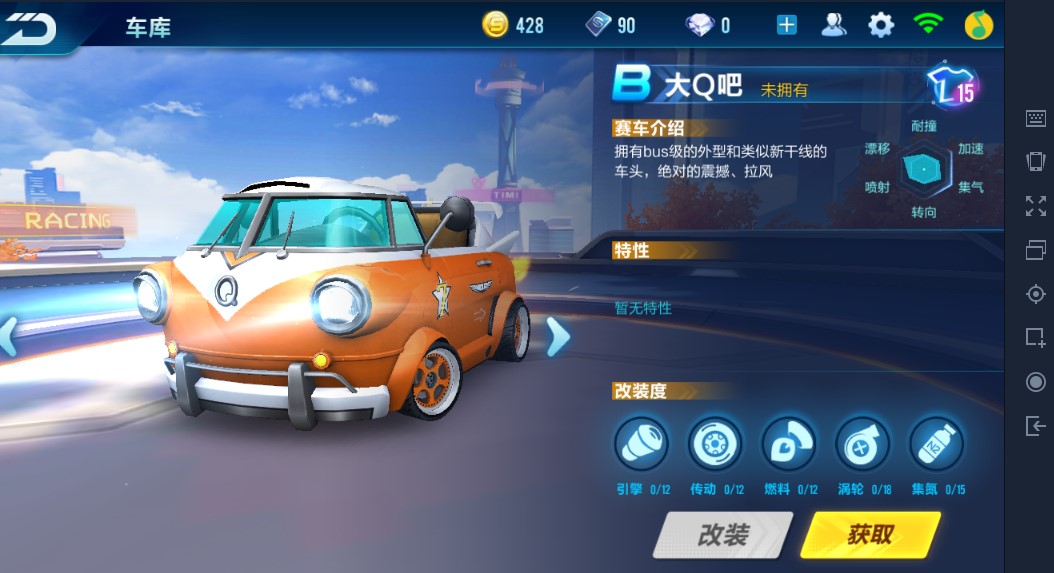Open the shirt badge level 15 icon
Image resolution: width=1054 pixels, height=573 pixels.
(x=951, y=87)
